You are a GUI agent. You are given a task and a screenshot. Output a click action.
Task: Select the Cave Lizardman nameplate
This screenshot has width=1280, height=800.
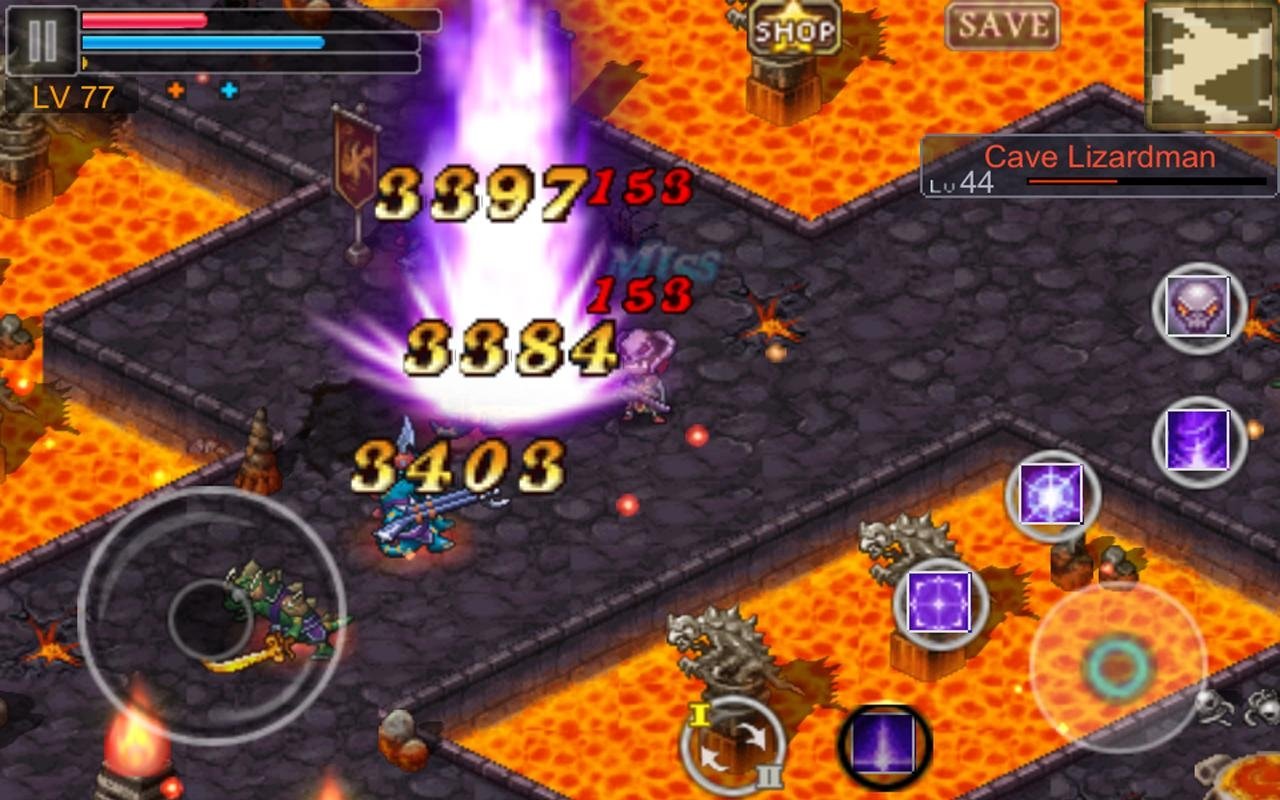[x=1098, y=156]
